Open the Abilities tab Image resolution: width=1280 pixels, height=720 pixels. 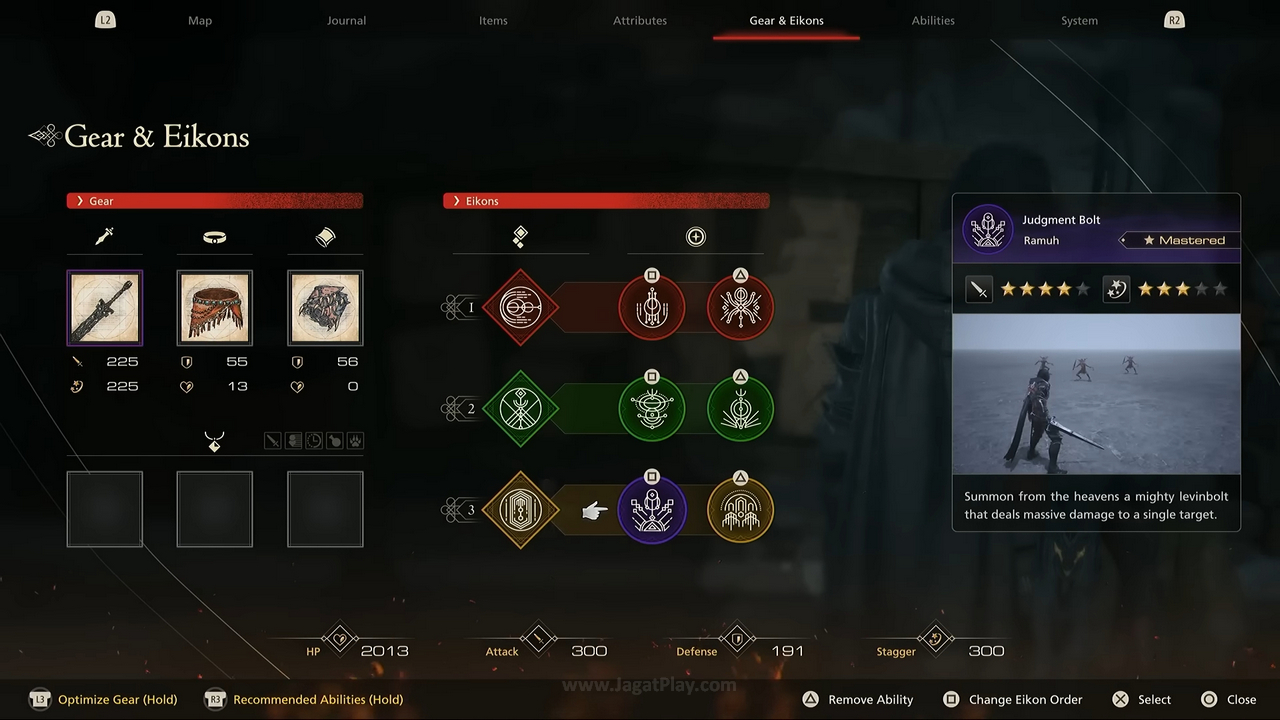(933, 20)
